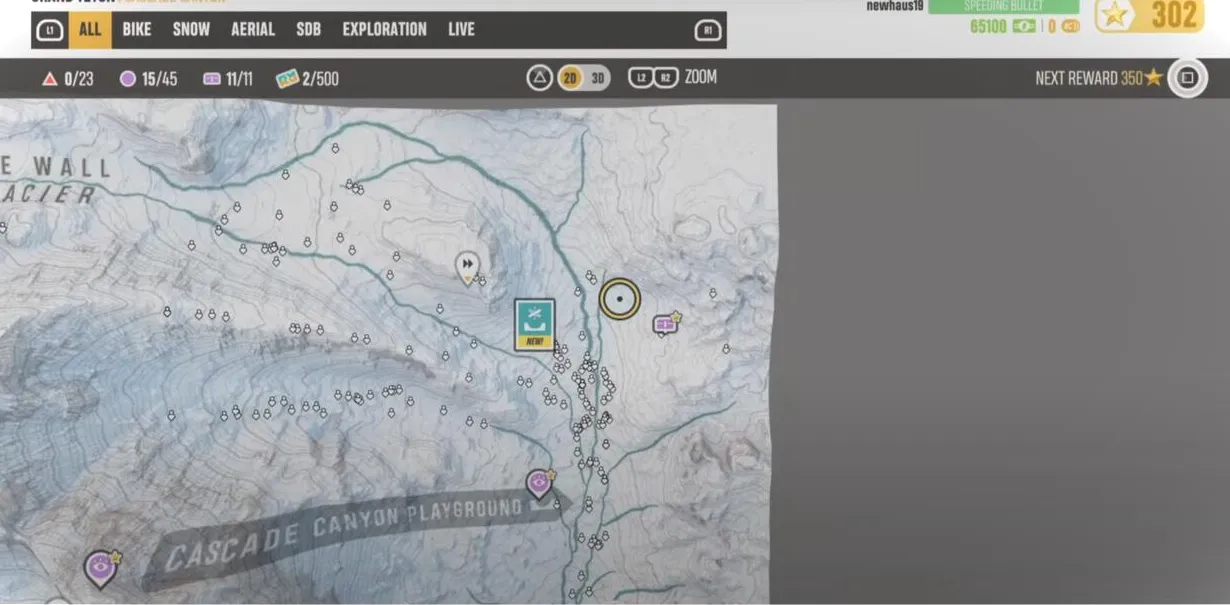Show AERIAL events tab
This screenshot has height=605, width=1230.
click(x=253, y=30)
